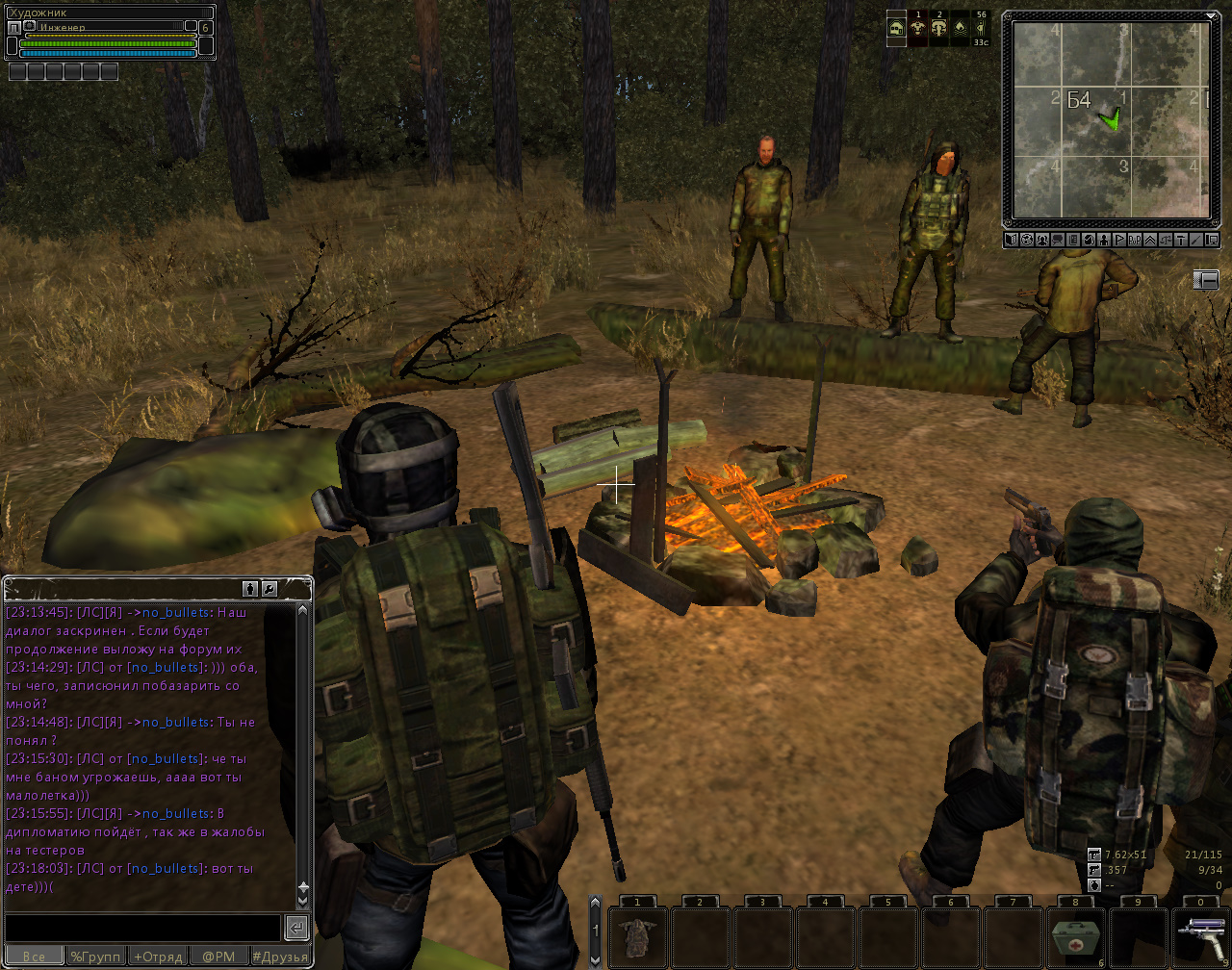Click the person icon in the chat header

tap(250, 588)
